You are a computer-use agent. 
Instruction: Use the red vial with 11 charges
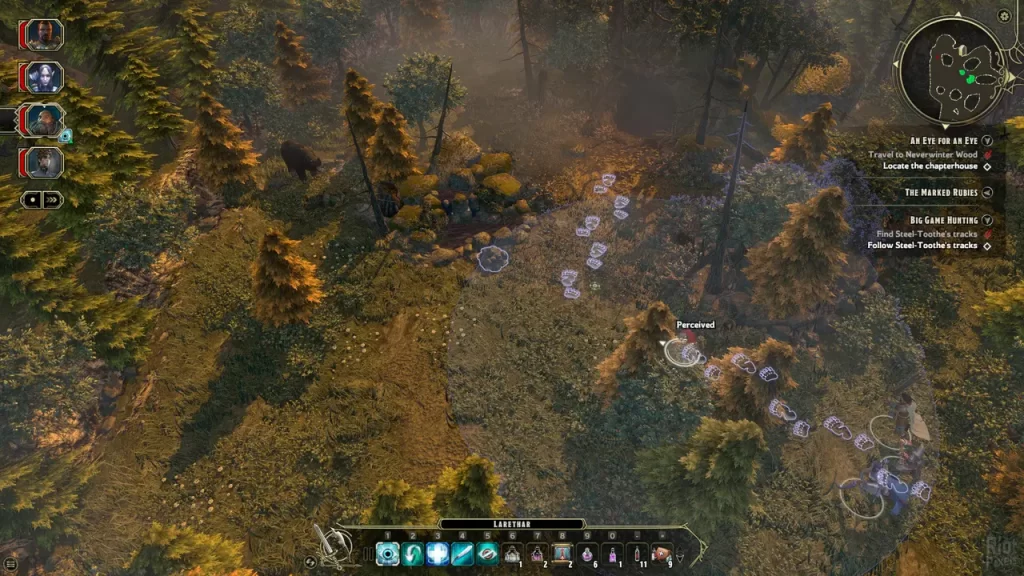tap(636, 554)
